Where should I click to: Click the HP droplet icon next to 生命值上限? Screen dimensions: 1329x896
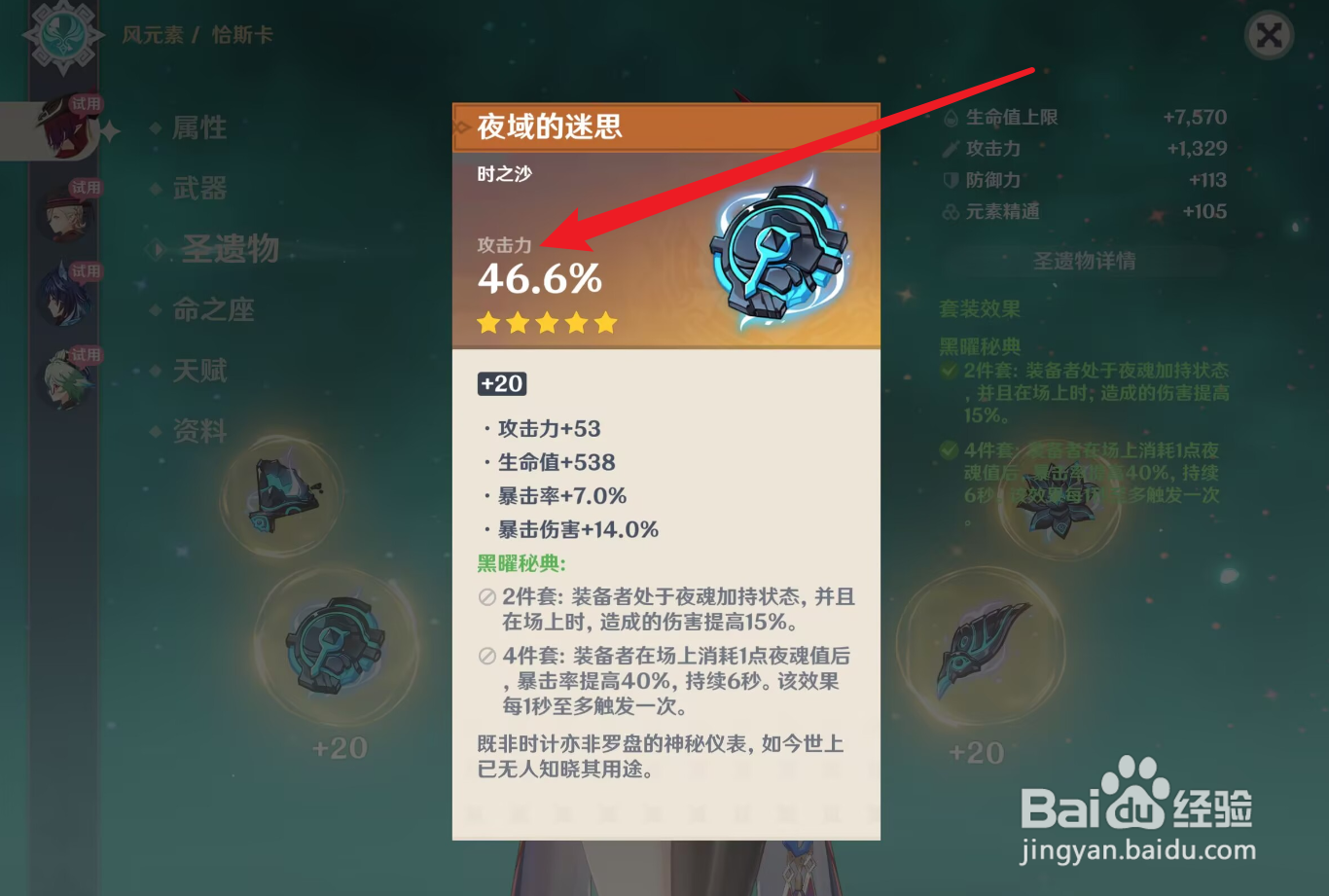point(951,116)
